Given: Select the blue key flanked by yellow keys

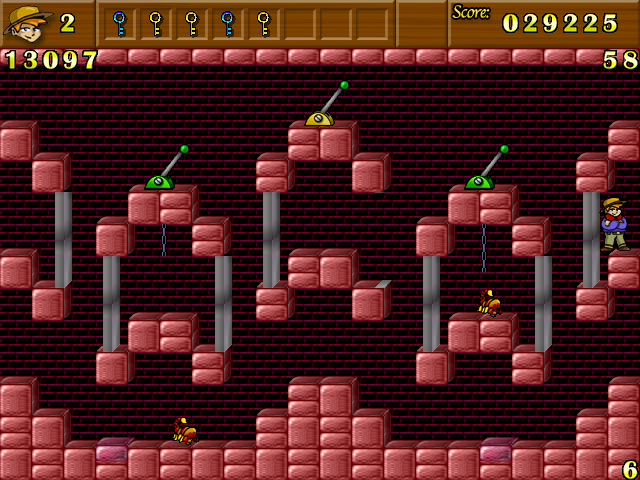Looking at the screenshot, I should pyautogui.click(x=228, y=22).
